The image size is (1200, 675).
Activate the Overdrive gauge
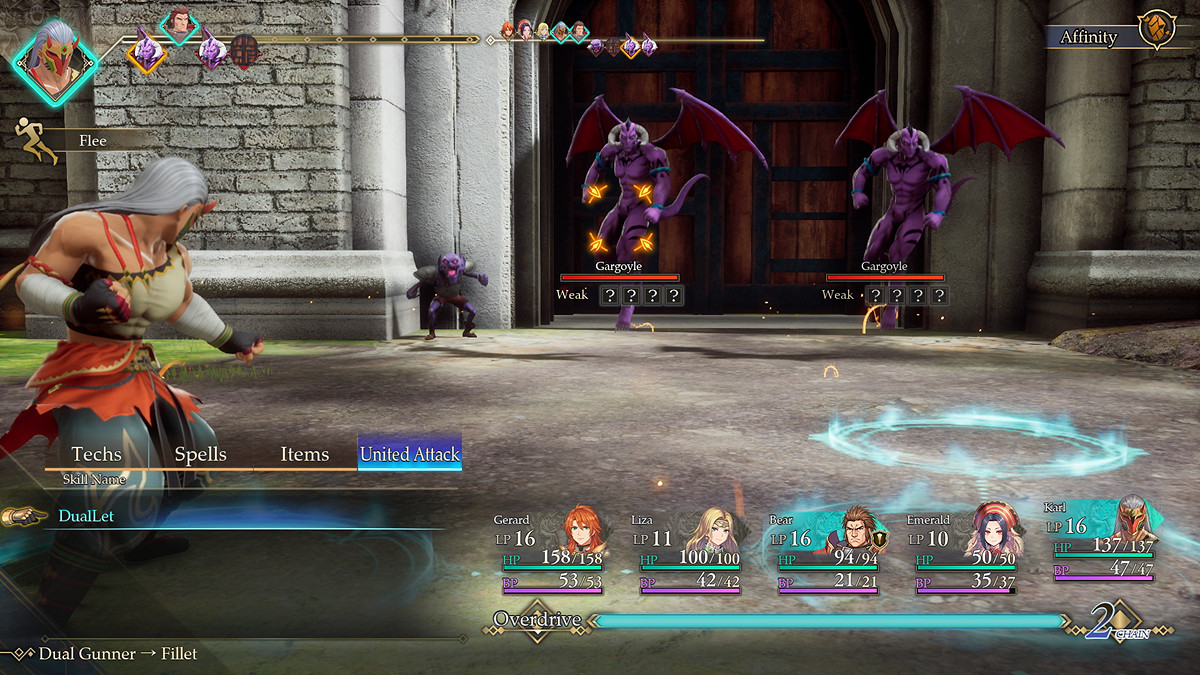tap(828, 621)
